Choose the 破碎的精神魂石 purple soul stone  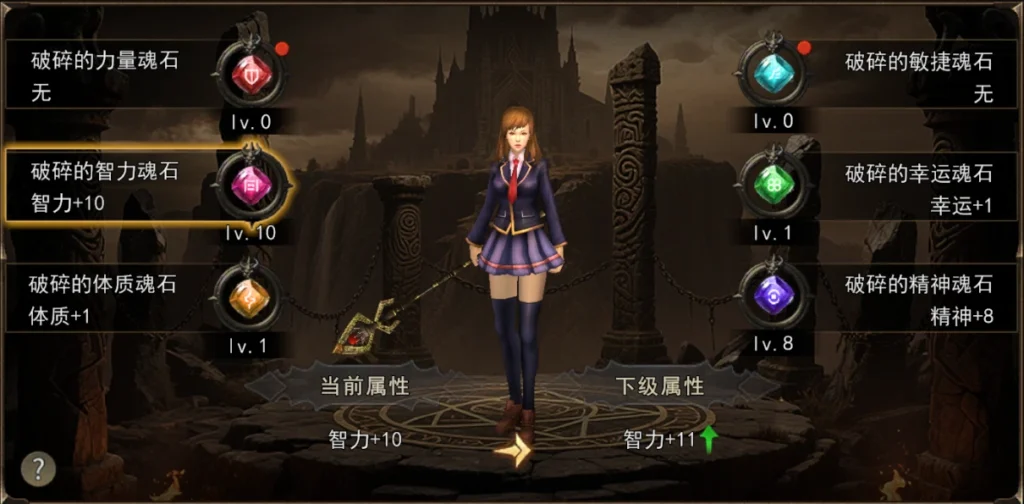pyautogui.click(x=772, y=296)
